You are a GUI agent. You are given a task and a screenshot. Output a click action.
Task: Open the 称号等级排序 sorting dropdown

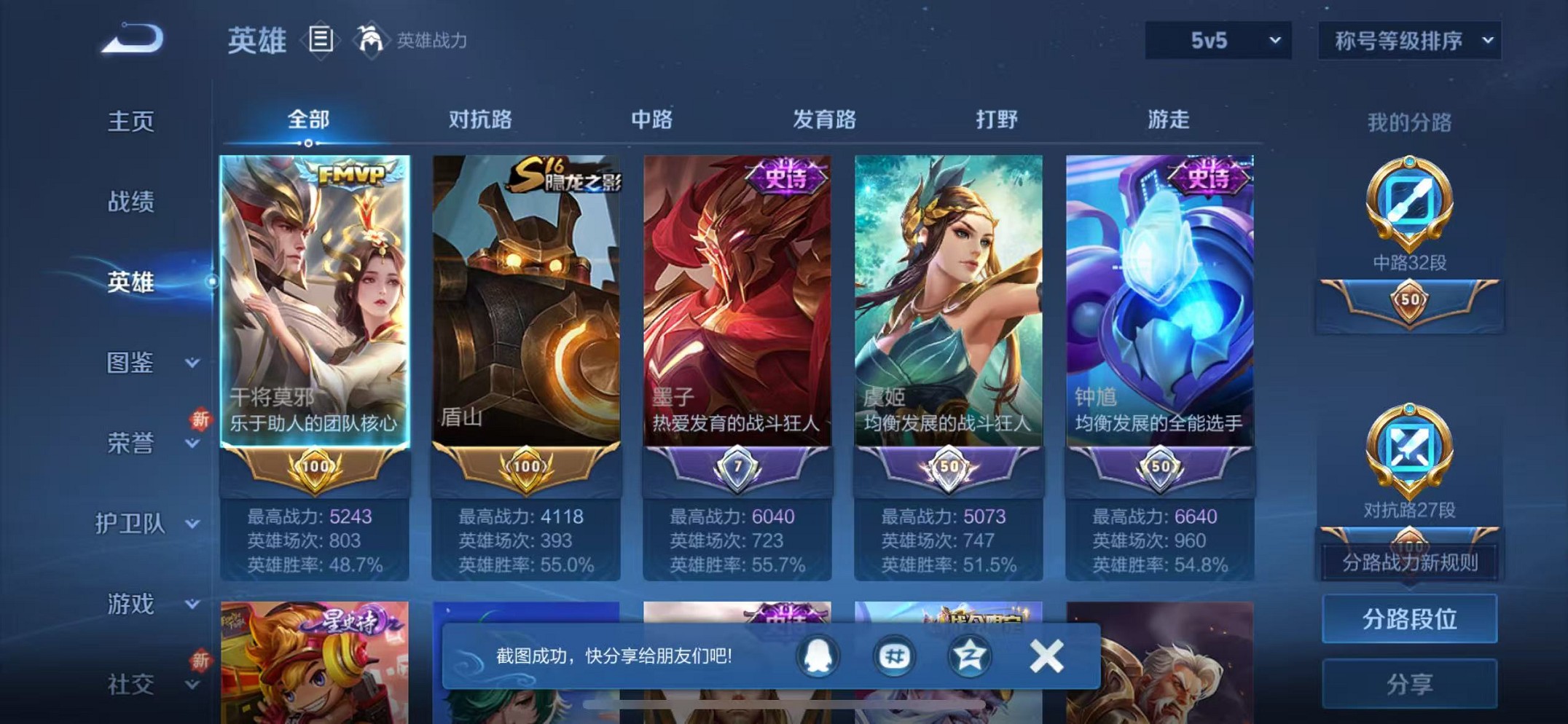(1408, 42)
